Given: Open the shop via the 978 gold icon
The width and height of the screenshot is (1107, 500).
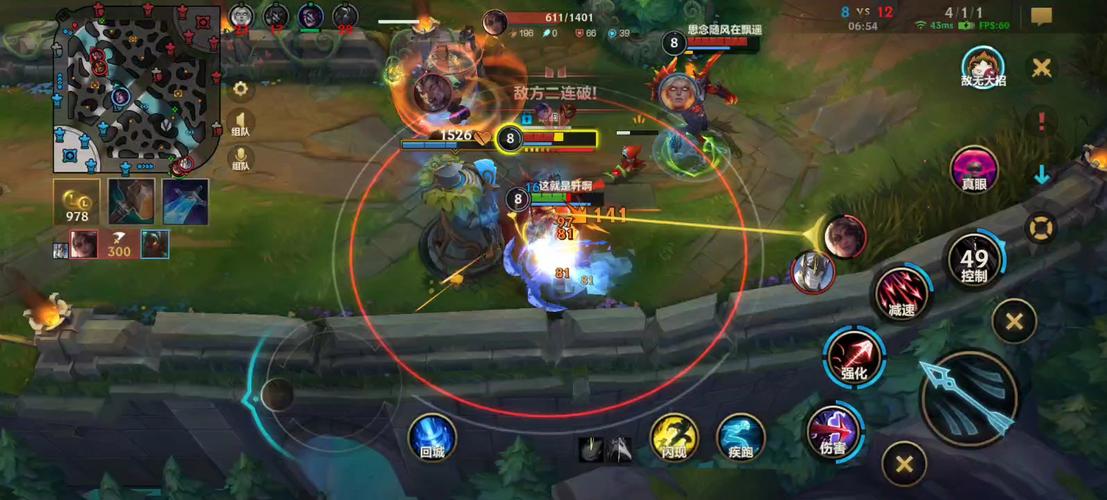Looking at the screenshot, I should 77,201.
